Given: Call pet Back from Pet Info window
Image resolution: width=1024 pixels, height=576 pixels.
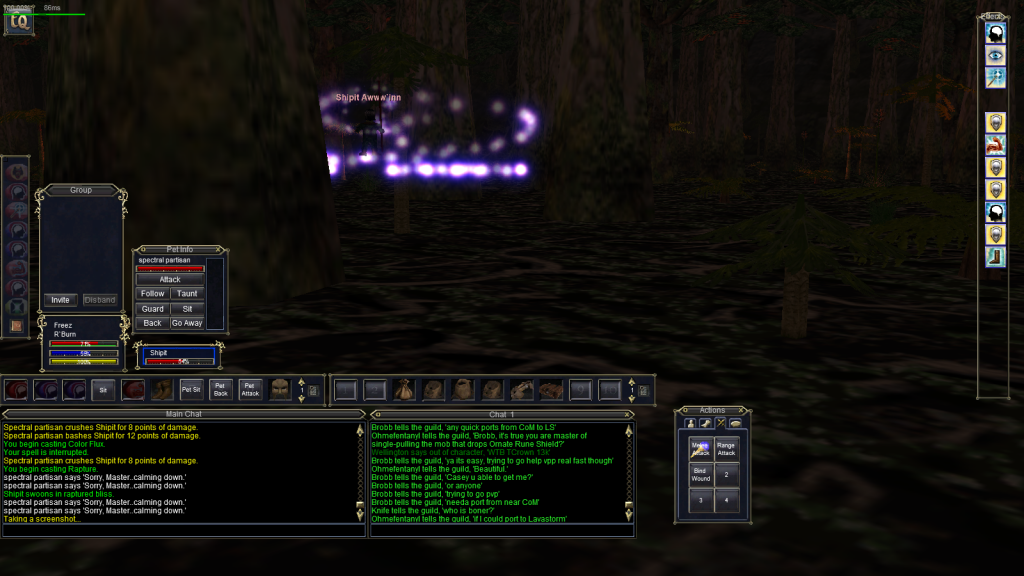Looking at the screenshot, I should (153, 323).
